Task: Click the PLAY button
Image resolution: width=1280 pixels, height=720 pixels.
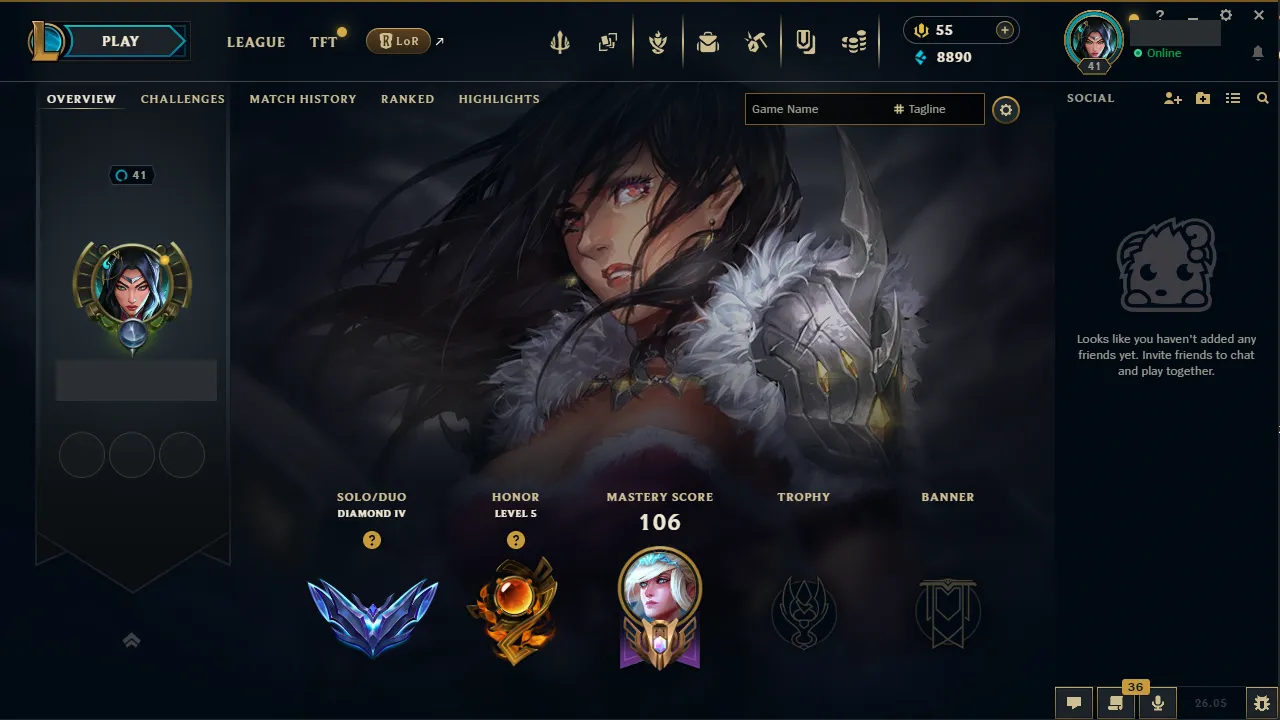Action: pyautogui.click(x=120, y=41)
